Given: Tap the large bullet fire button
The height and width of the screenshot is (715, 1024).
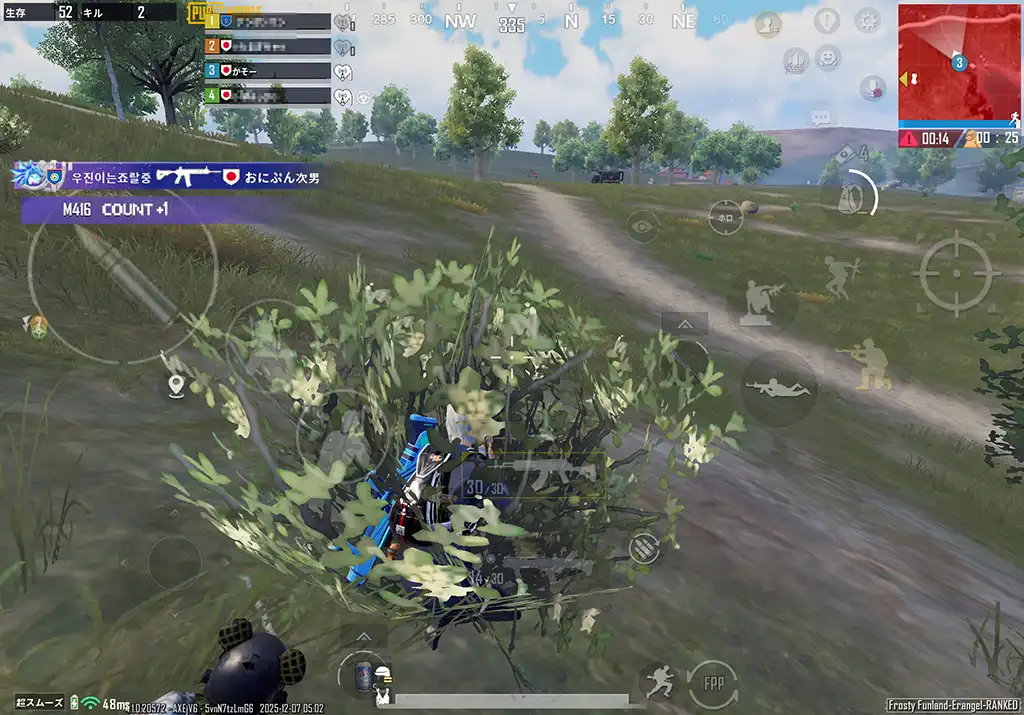Looking at the screenshot, I should pyautogui.click(x=122, y=273).
